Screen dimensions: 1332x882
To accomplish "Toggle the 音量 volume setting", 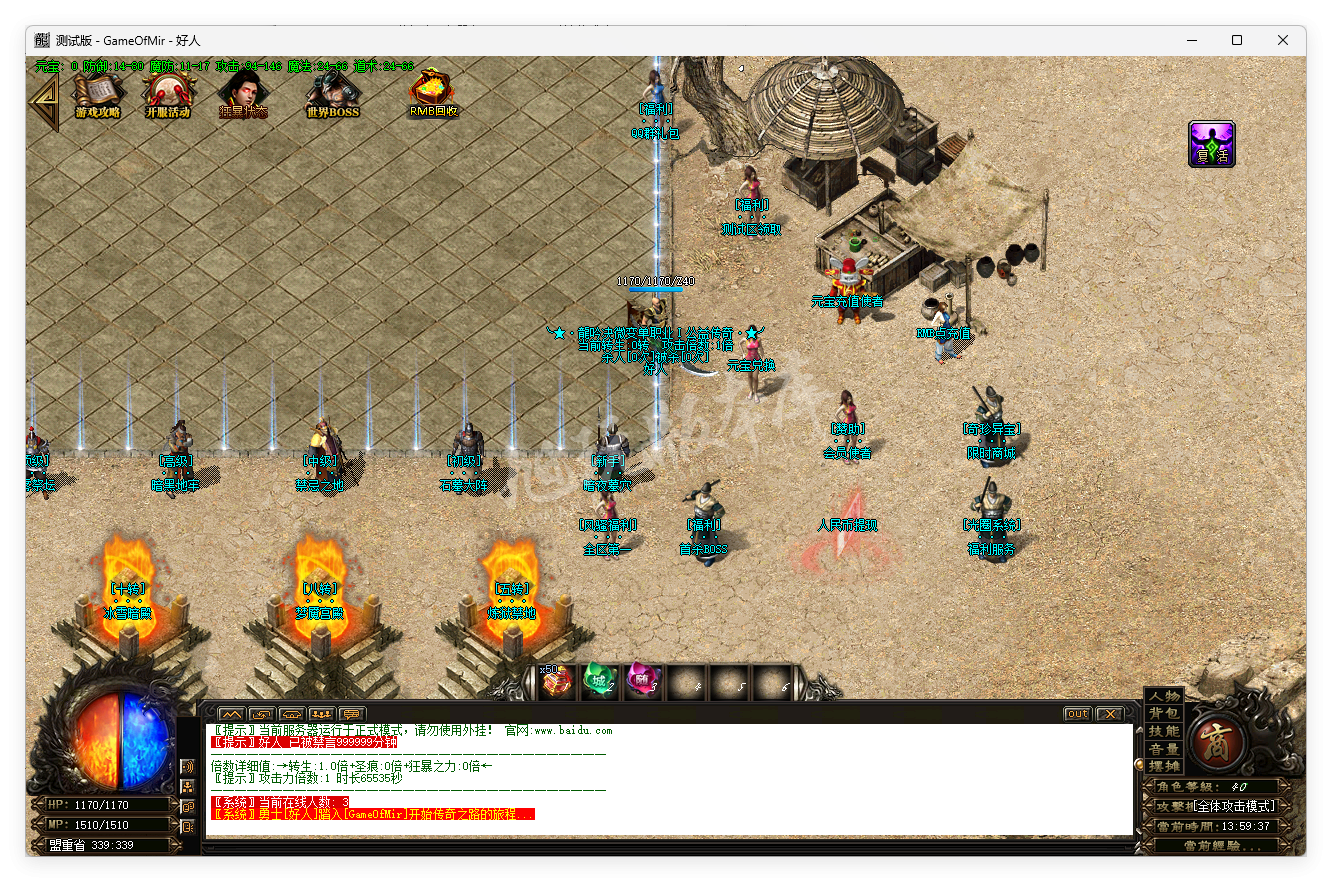I will point(1162,747).
